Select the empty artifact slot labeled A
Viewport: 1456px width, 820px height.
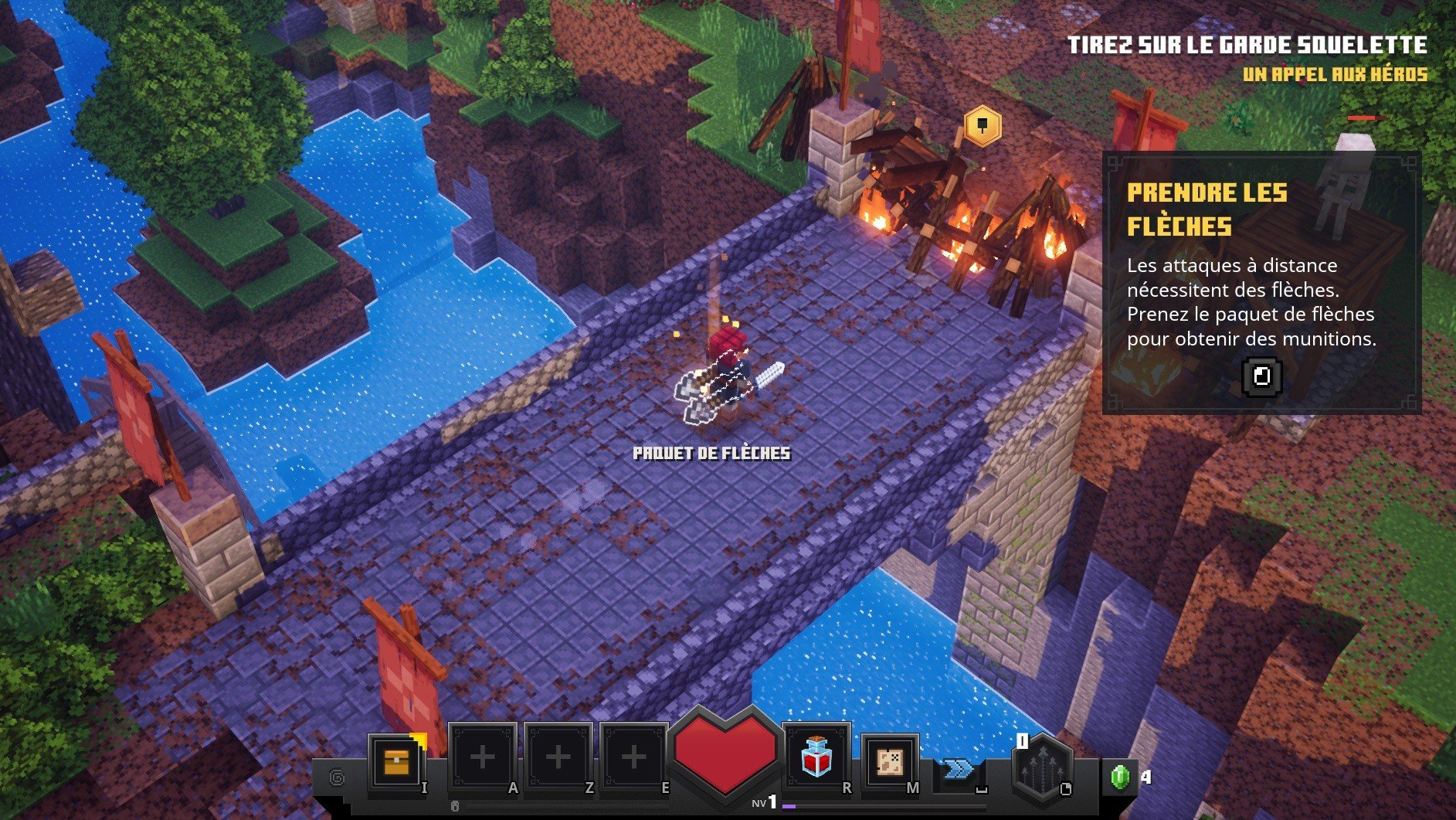(x=482, y=758)
